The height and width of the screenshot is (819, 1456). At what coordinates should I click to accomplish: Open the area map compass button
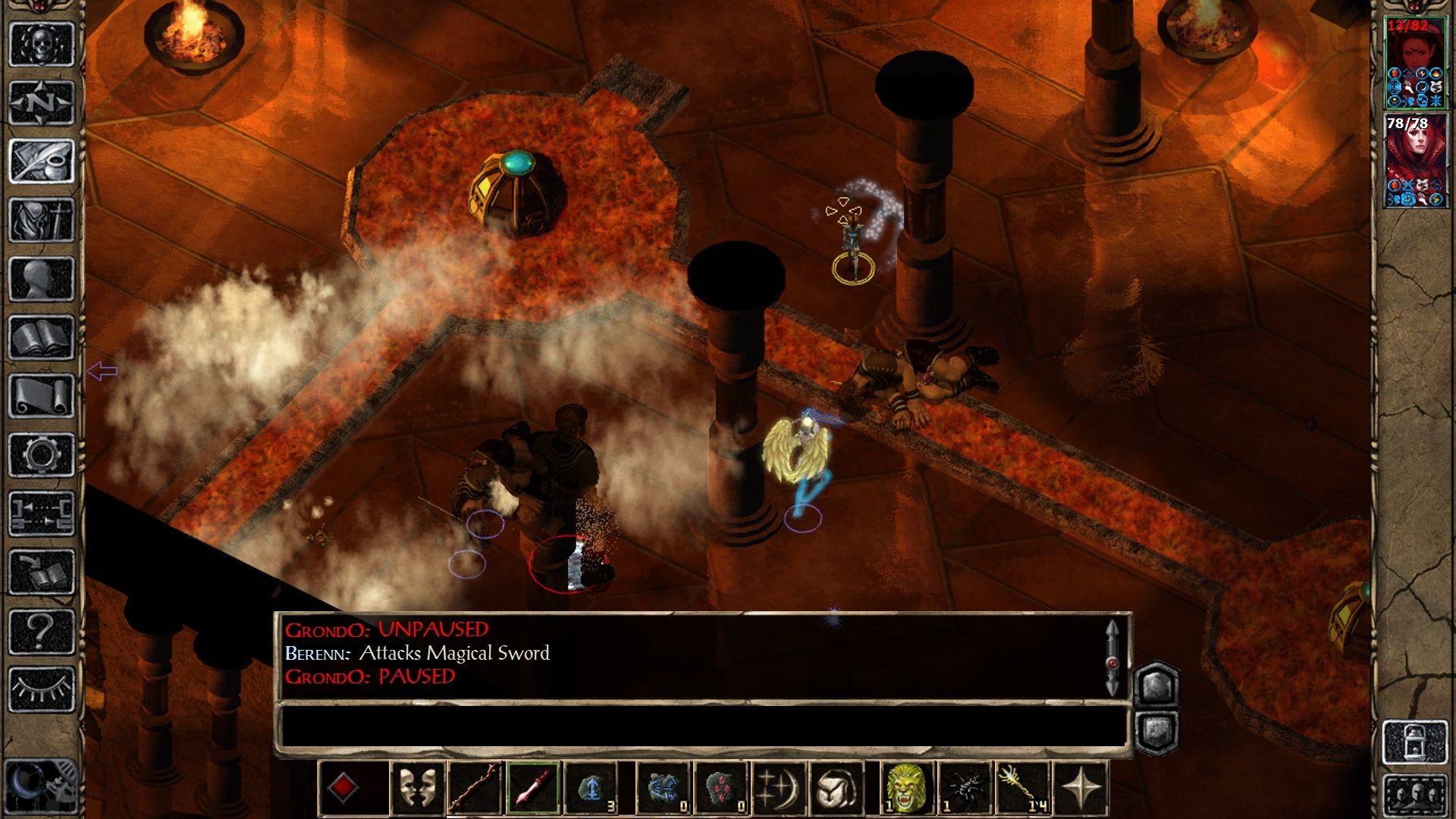(42, 102)
